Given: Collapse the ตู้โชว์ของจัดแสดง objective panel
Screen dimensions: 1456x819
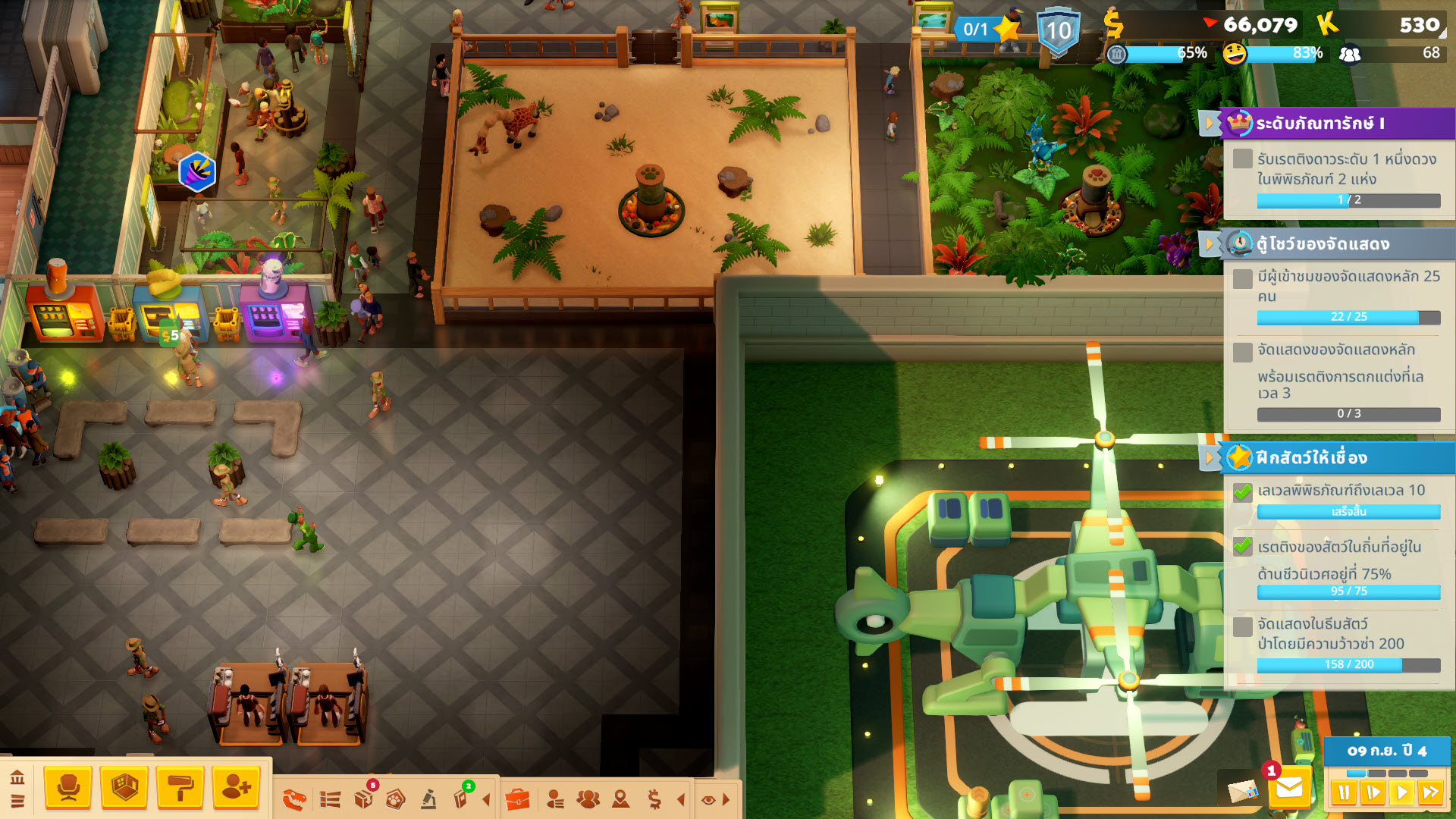Looking at the screenshot, I should pos(1210,244).
